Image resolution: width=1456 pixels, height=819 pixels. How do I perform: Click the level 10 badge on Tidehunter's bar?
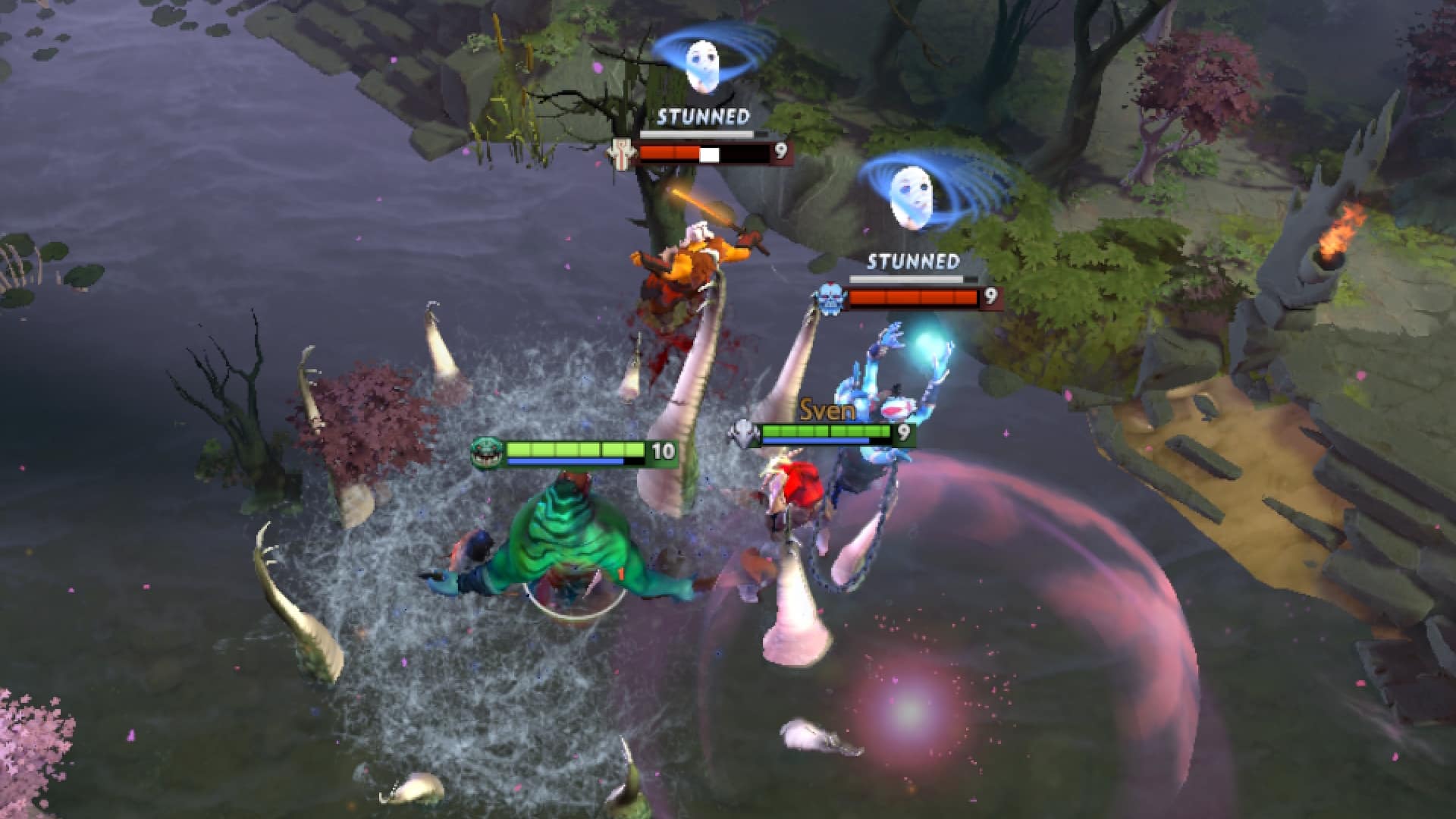tap(664, 450)
